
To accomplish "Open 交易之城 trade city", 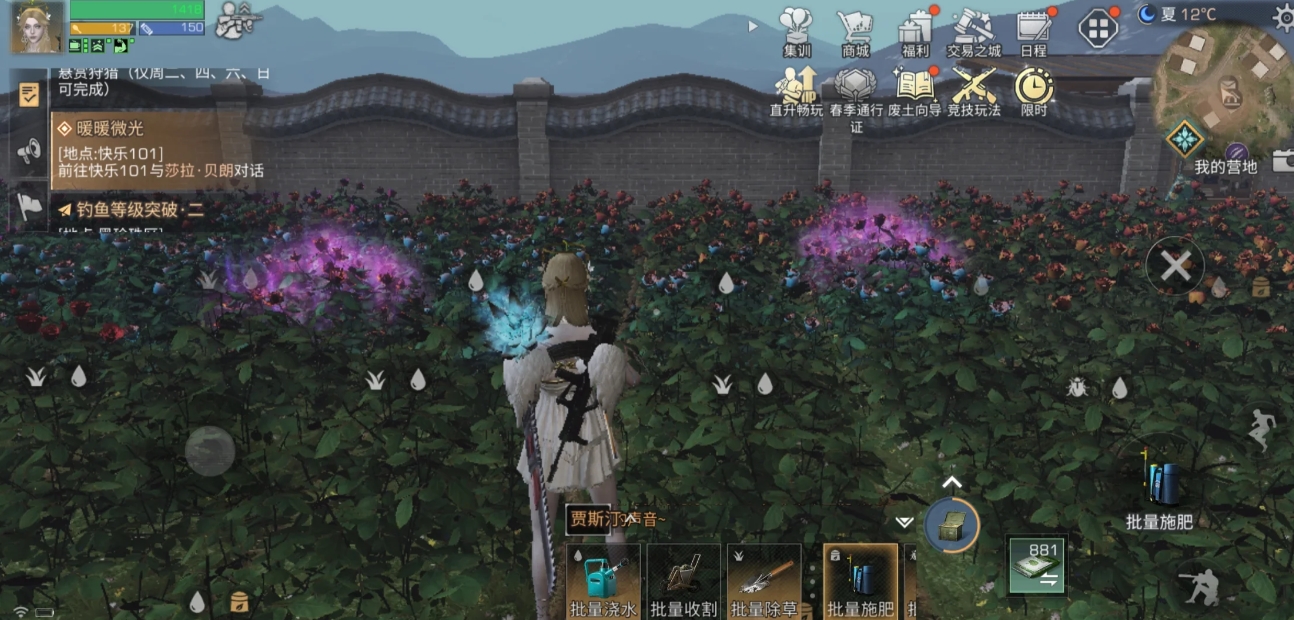I will 973,30.
